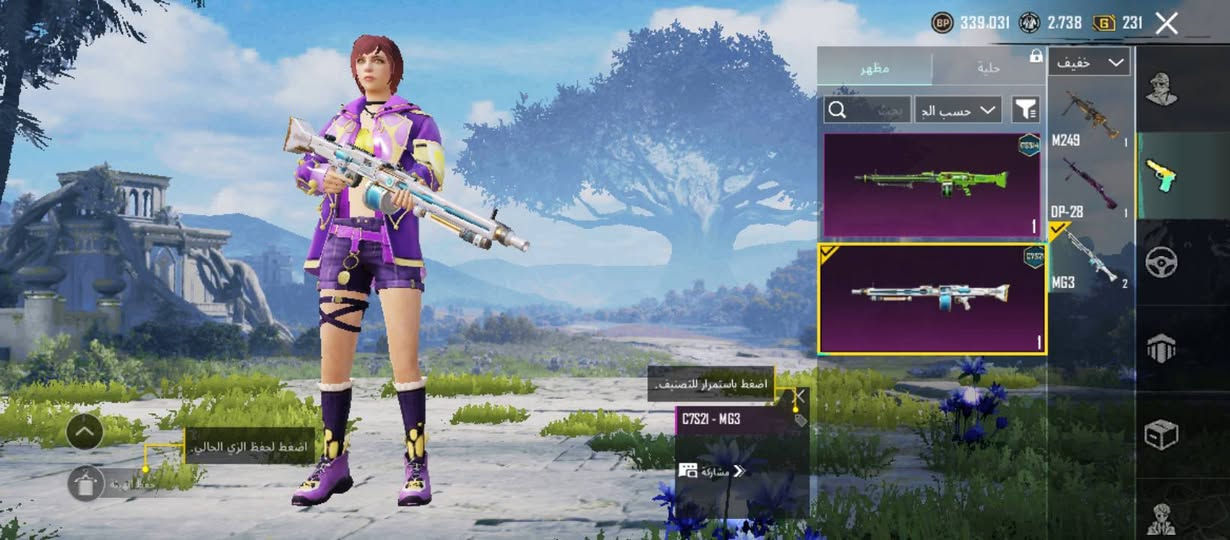Open the خفيف weapon type dropdown
The width and height of the screenshot is (1230, 540).
pos(1089,62)
